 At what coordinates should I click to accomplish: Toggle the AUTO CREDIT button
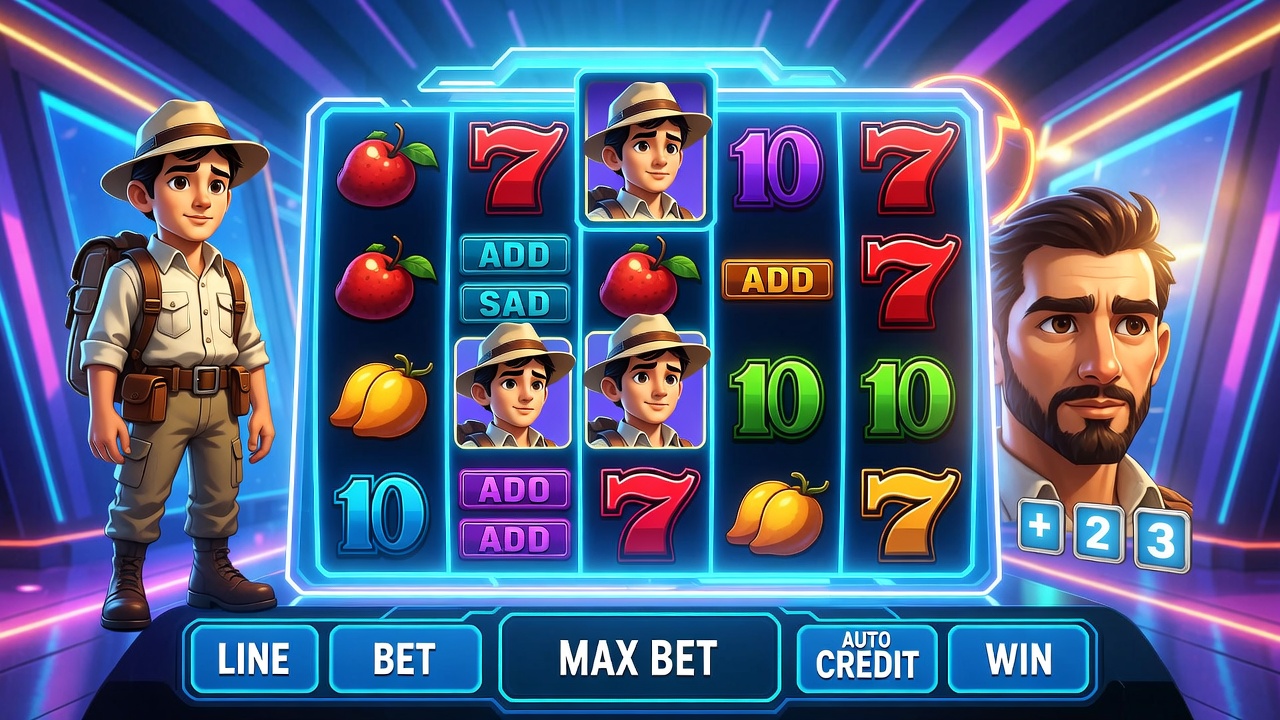click(x=866, y=657)
